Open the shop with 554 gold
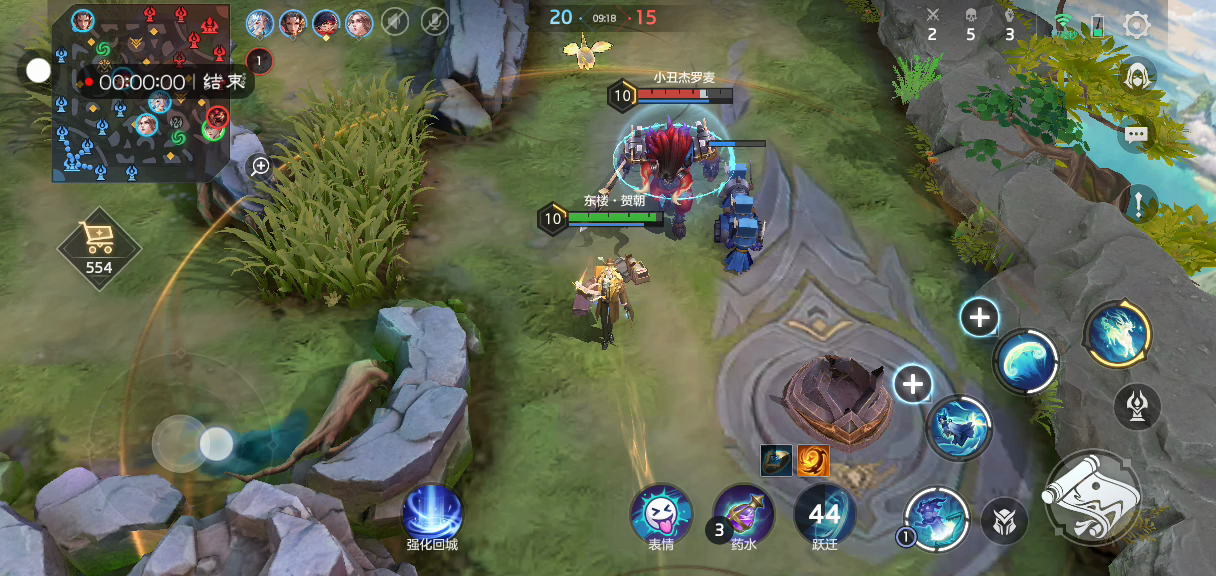 click(x=99, y=246)
